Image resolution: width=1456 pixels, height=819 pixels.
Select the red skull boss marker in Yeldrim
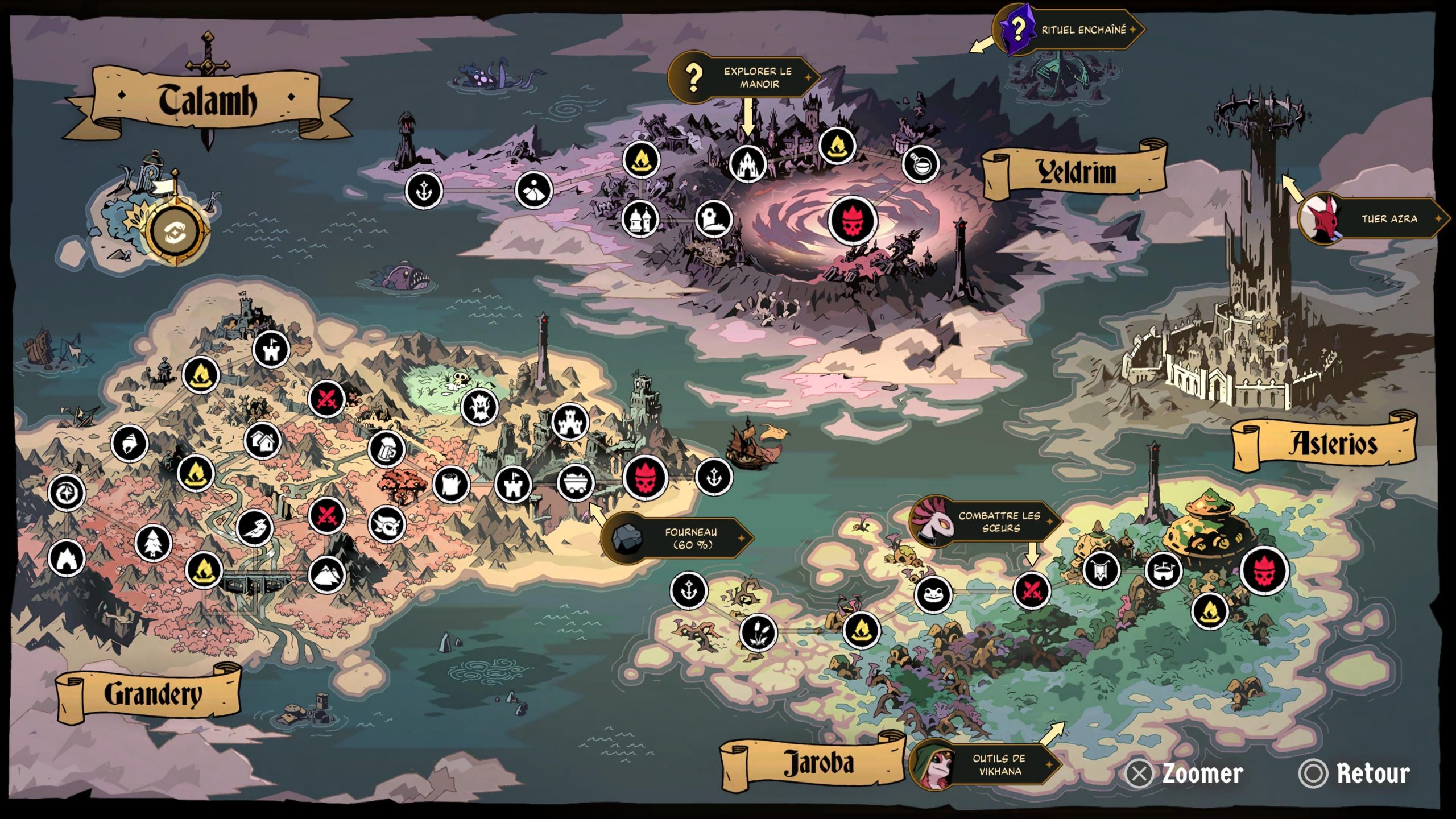pyautogui.click(x=852, y=220)
